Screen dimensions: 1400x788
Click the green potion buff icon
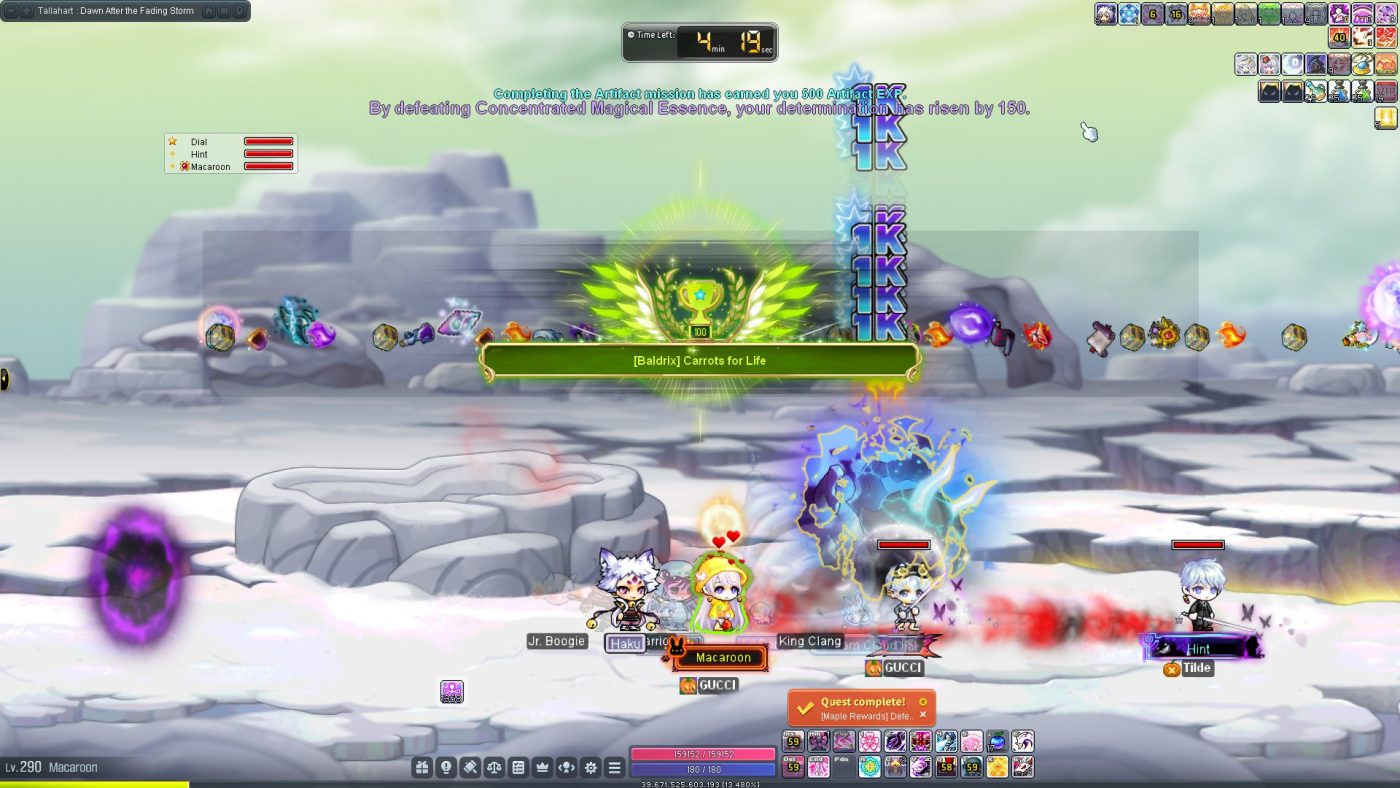pos(1361,91)
